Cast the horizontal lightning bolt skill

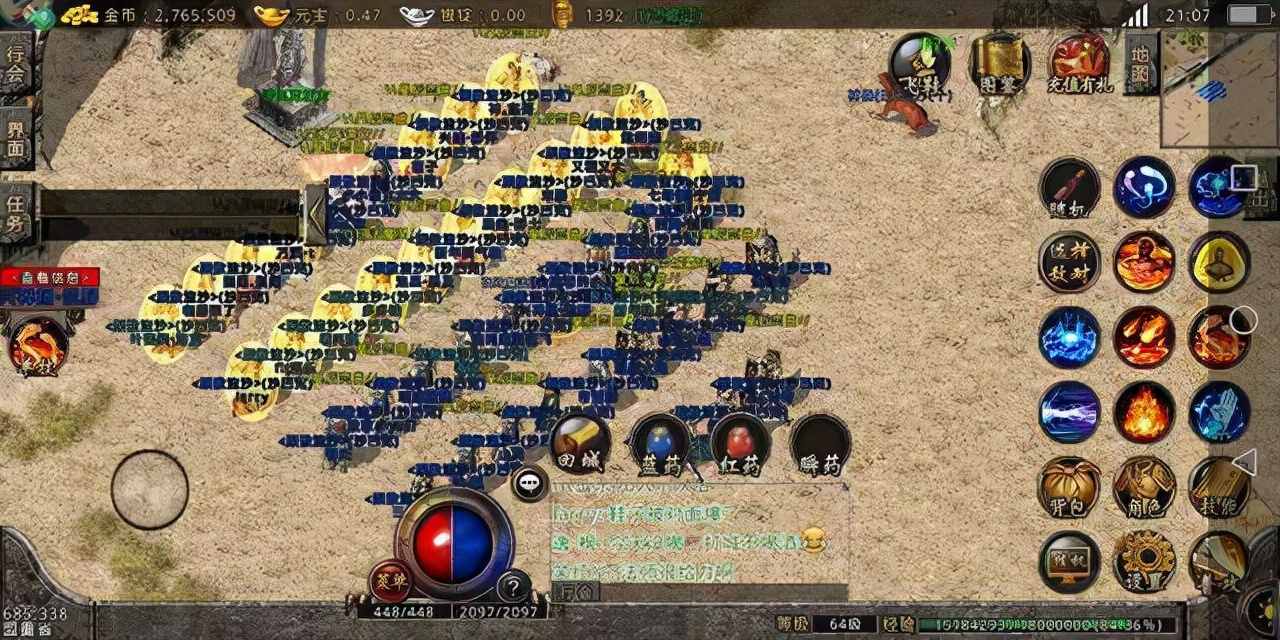(x=1069, y=412)
